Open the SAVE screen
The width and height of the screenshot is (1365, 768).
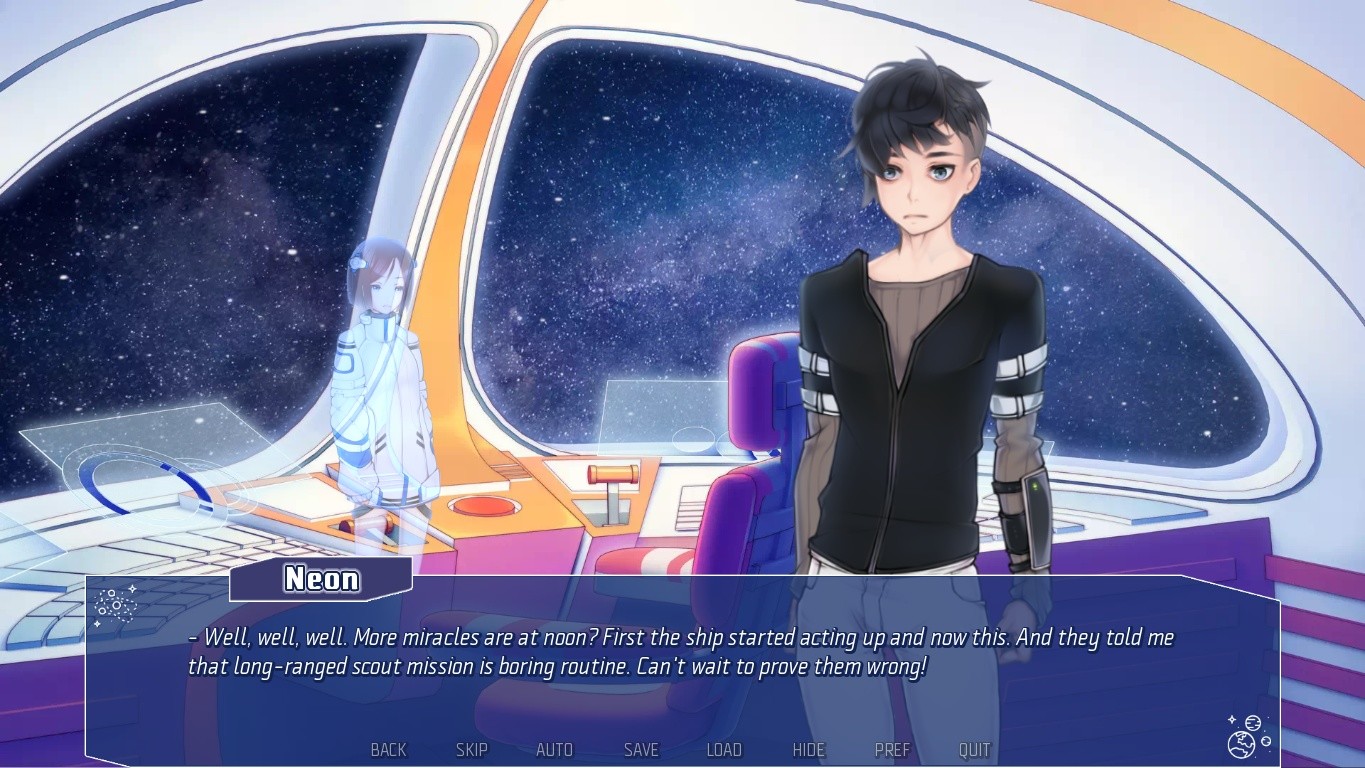click(640, 749)
